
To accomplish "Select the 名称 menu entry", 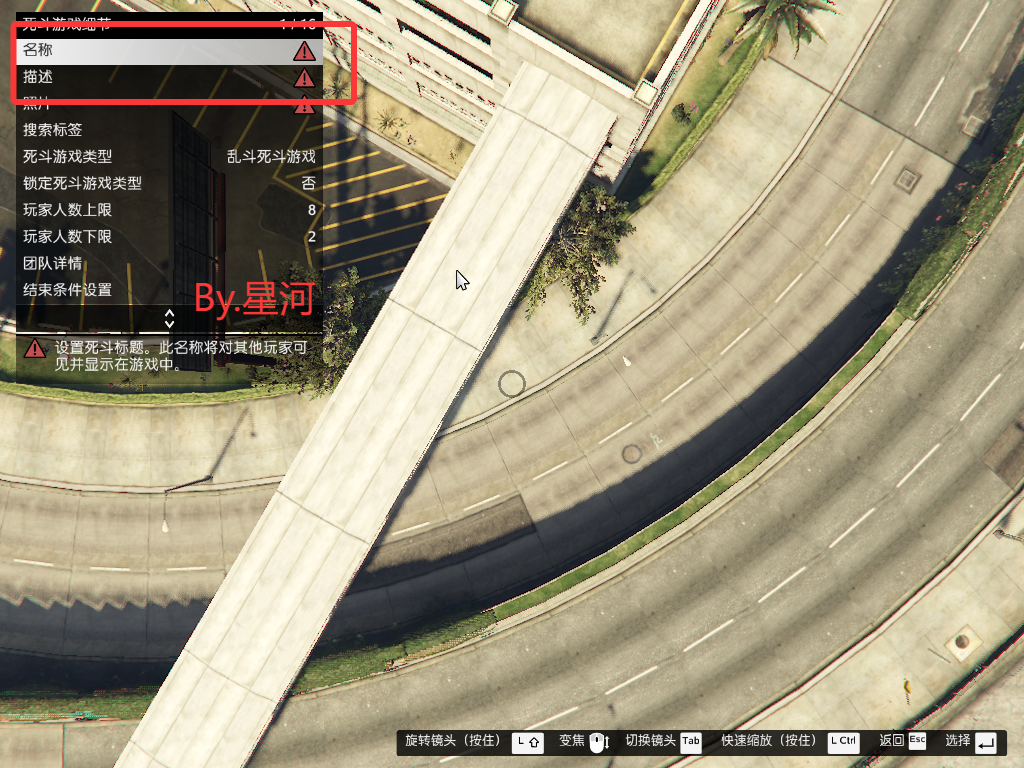I will pos(168,50).
